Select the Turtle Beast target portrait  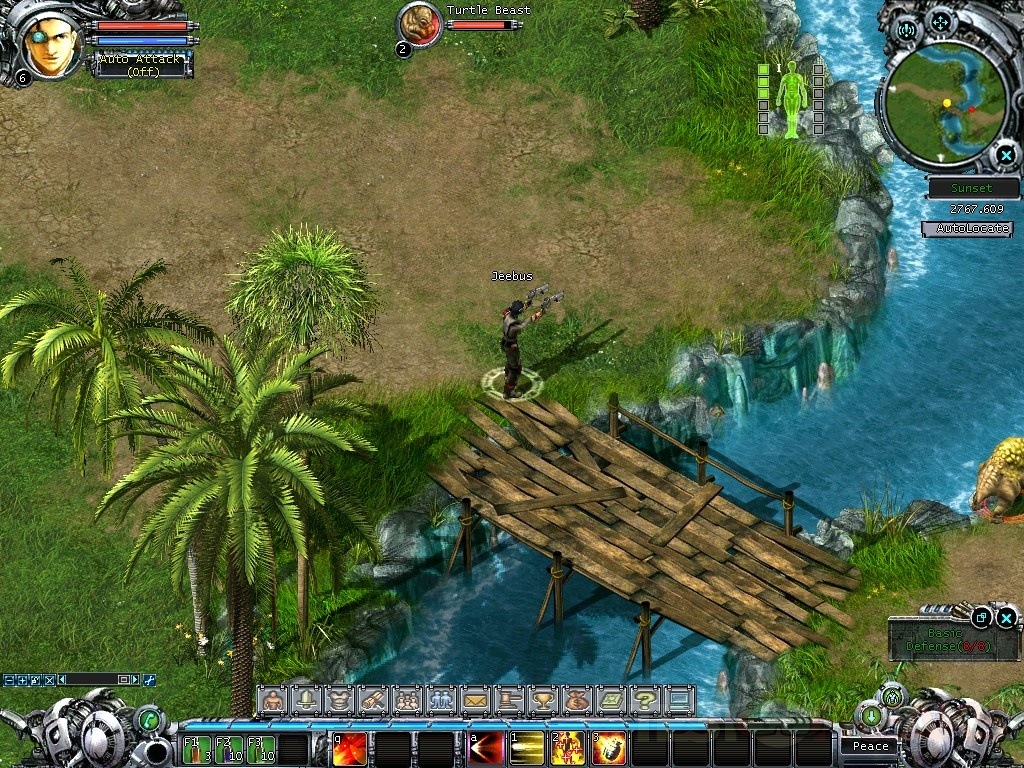click(420, 24)
